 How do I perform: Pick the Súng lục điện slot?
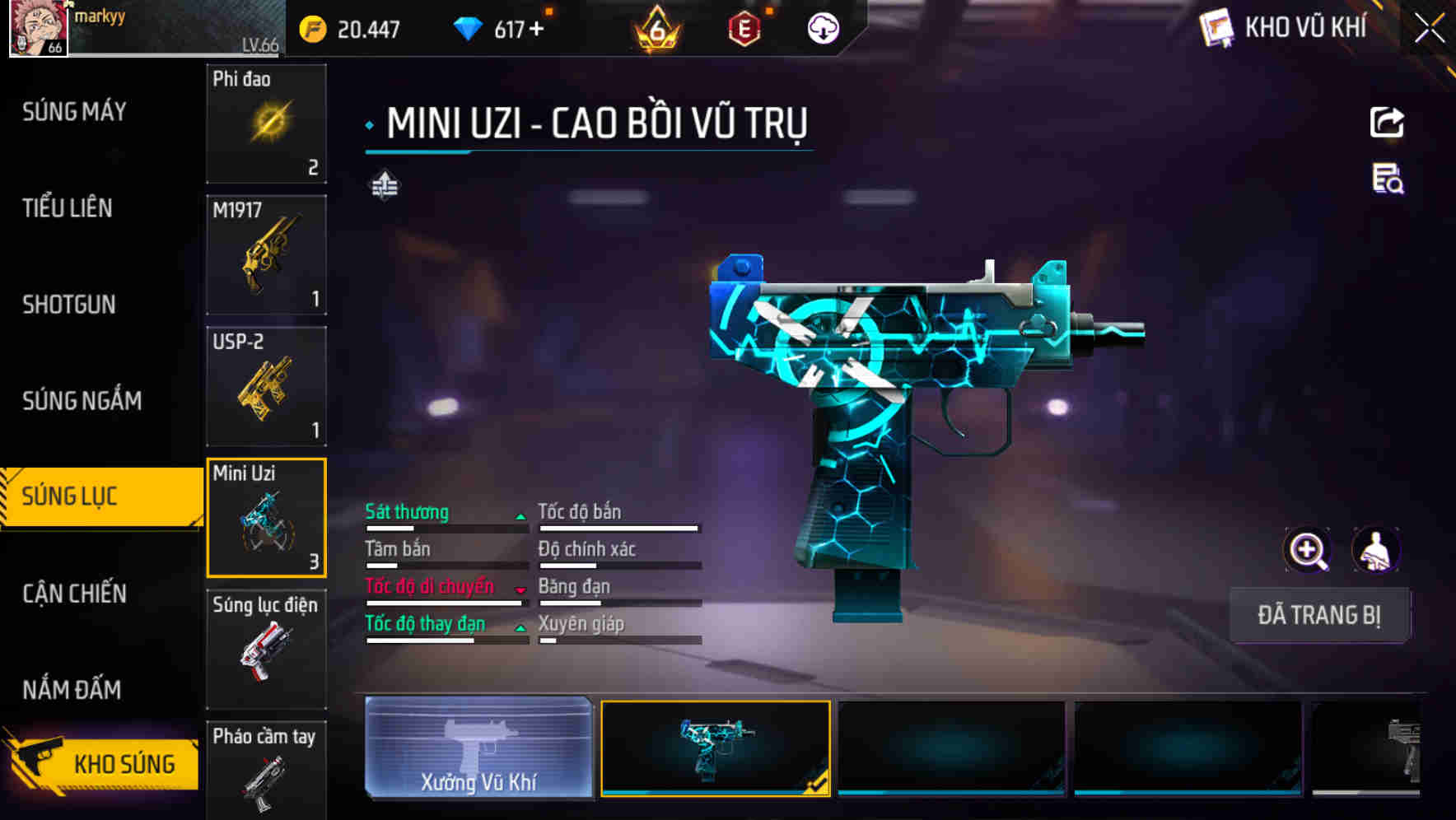[x=266, y=649]
